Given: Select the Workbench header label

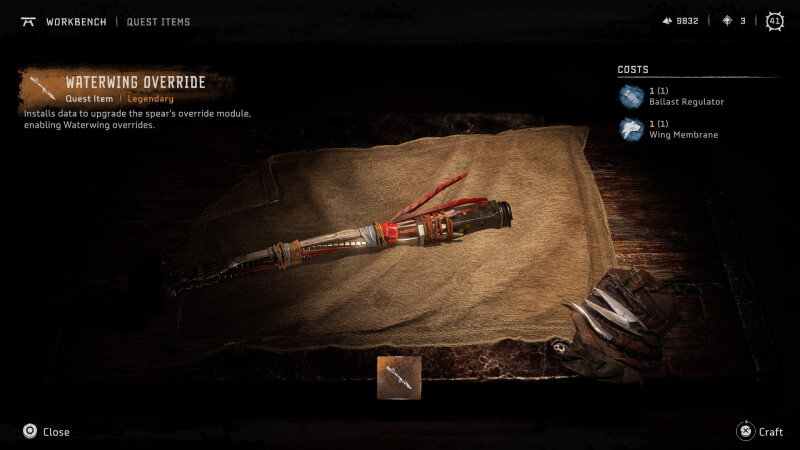Looking at the screenshot, I should 76,21.
